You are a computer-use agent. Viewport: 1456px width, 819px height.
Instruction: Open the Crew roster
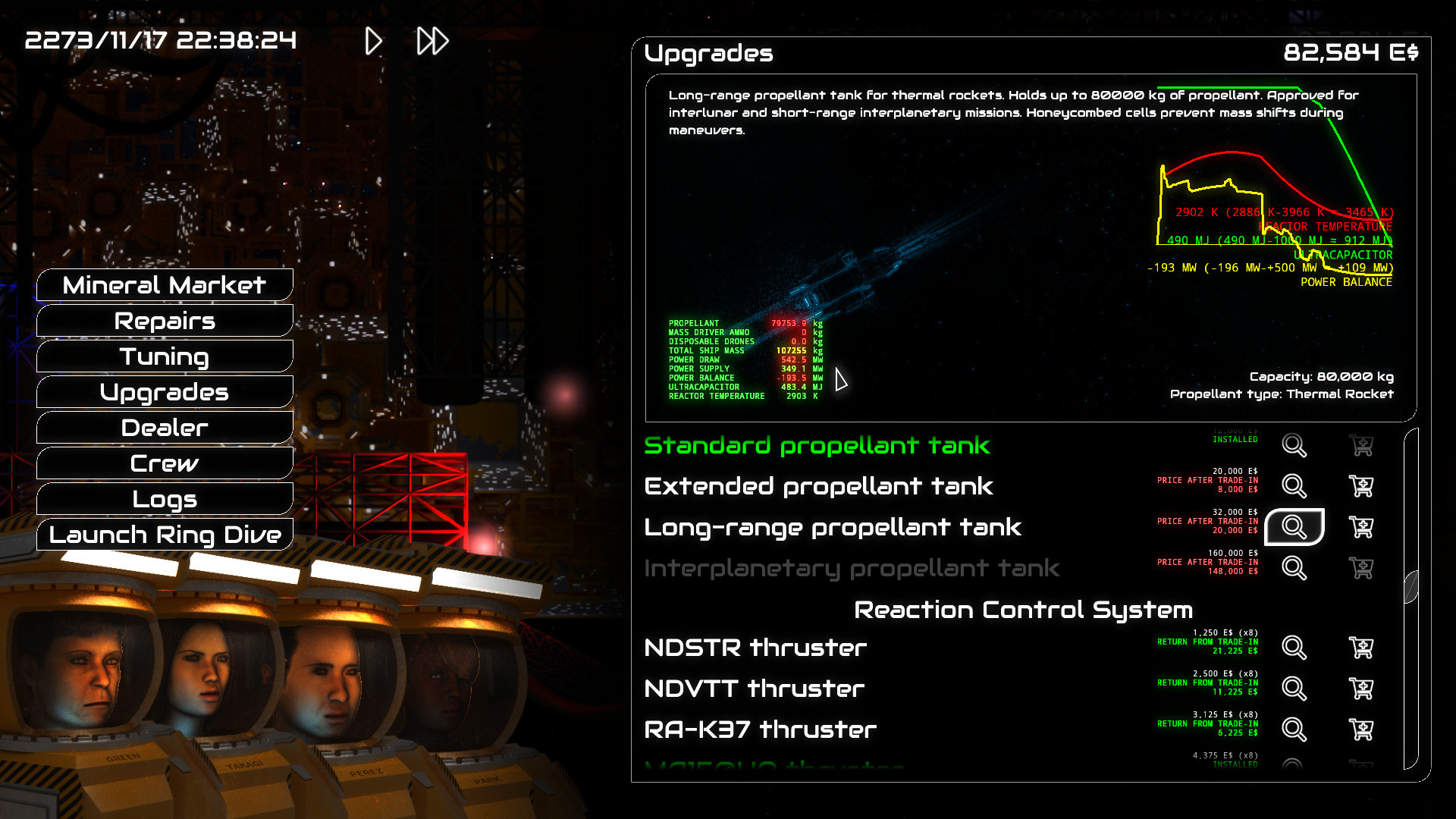point(164,463)
